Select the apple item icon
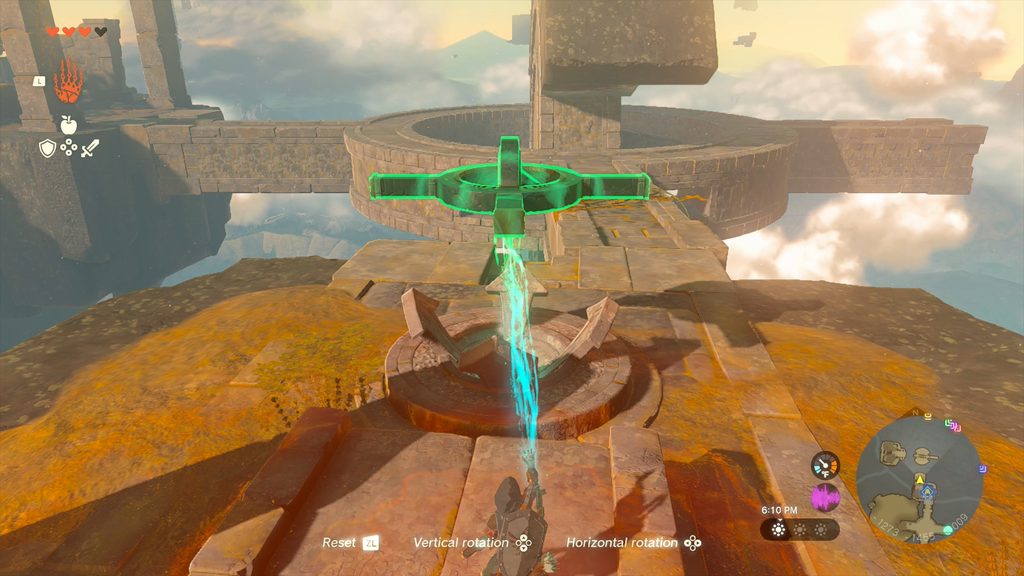The image size is (1024, 576). pyautogui.click(x=68, y=124)
